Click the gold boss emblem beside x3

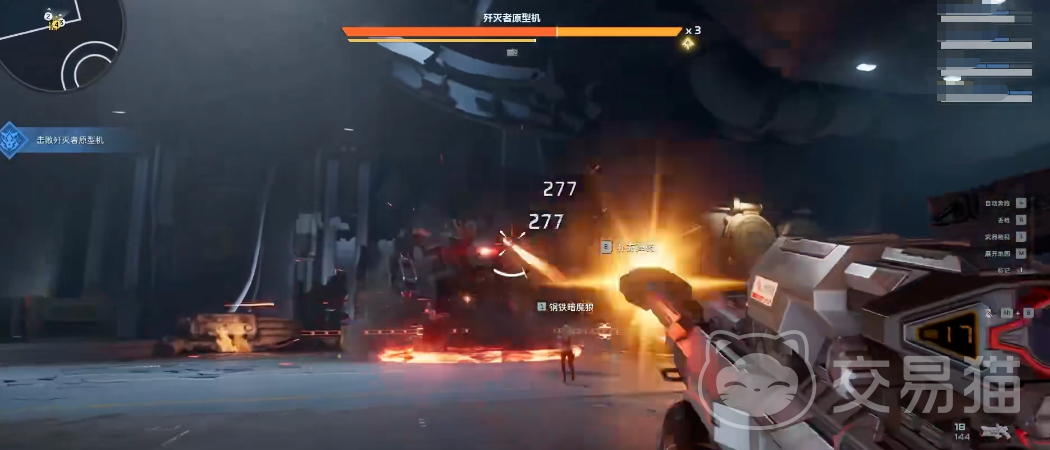click(x=688, y=43)
